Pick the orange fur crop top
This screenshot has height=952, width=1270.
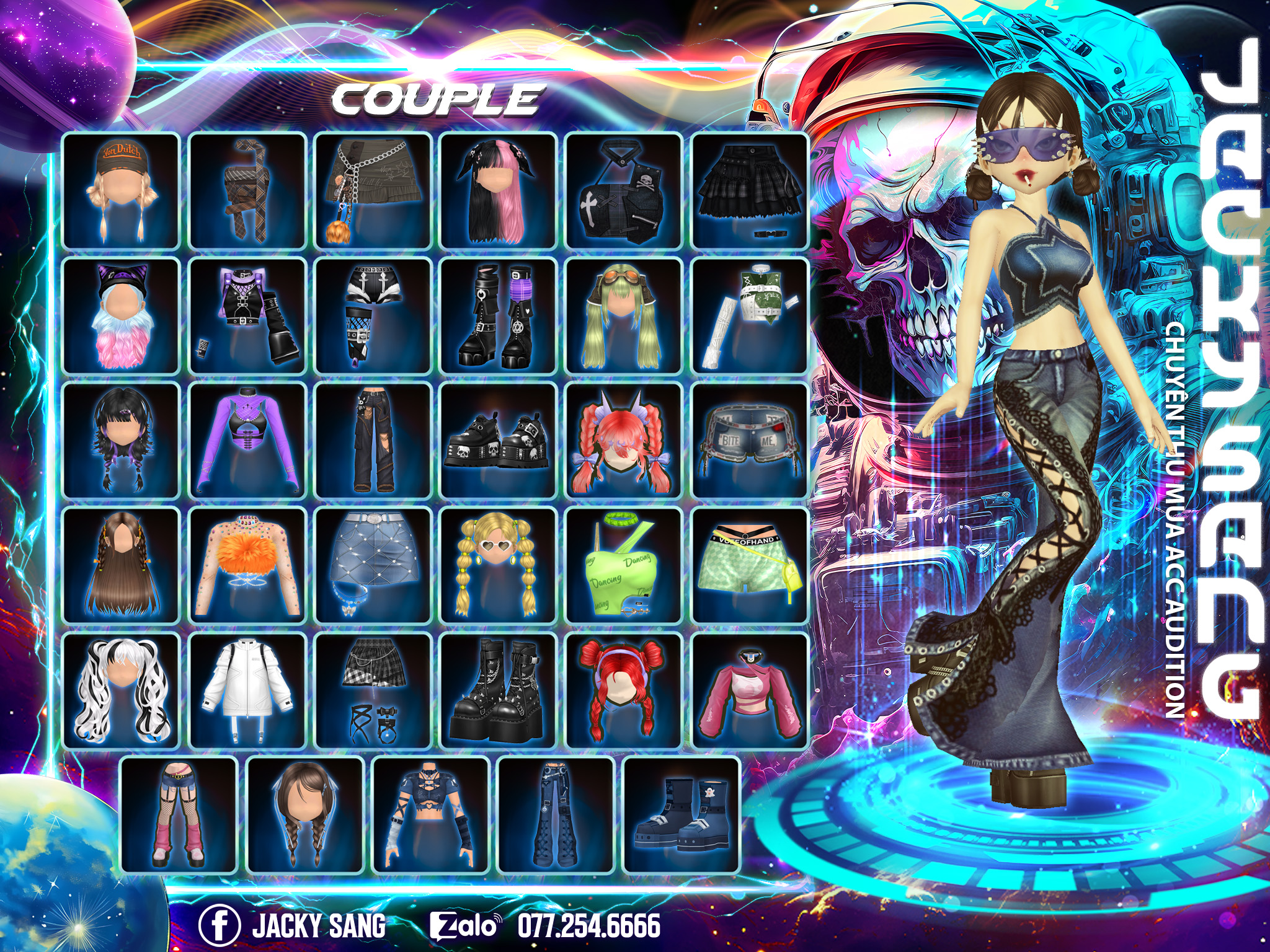point(247,565)
